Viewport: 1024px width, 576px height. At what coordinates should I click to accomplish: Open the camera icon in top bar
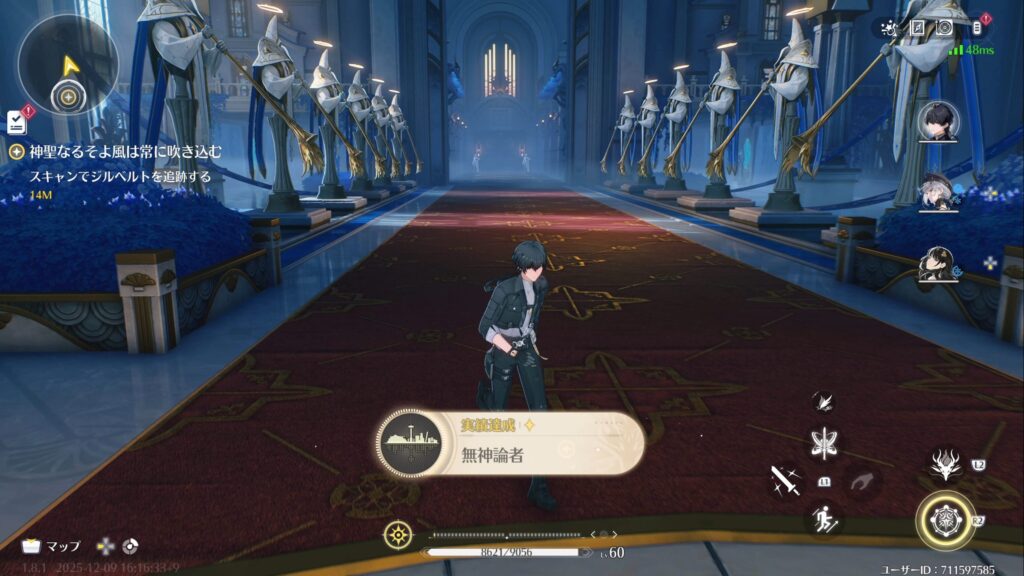coord(945,28)
